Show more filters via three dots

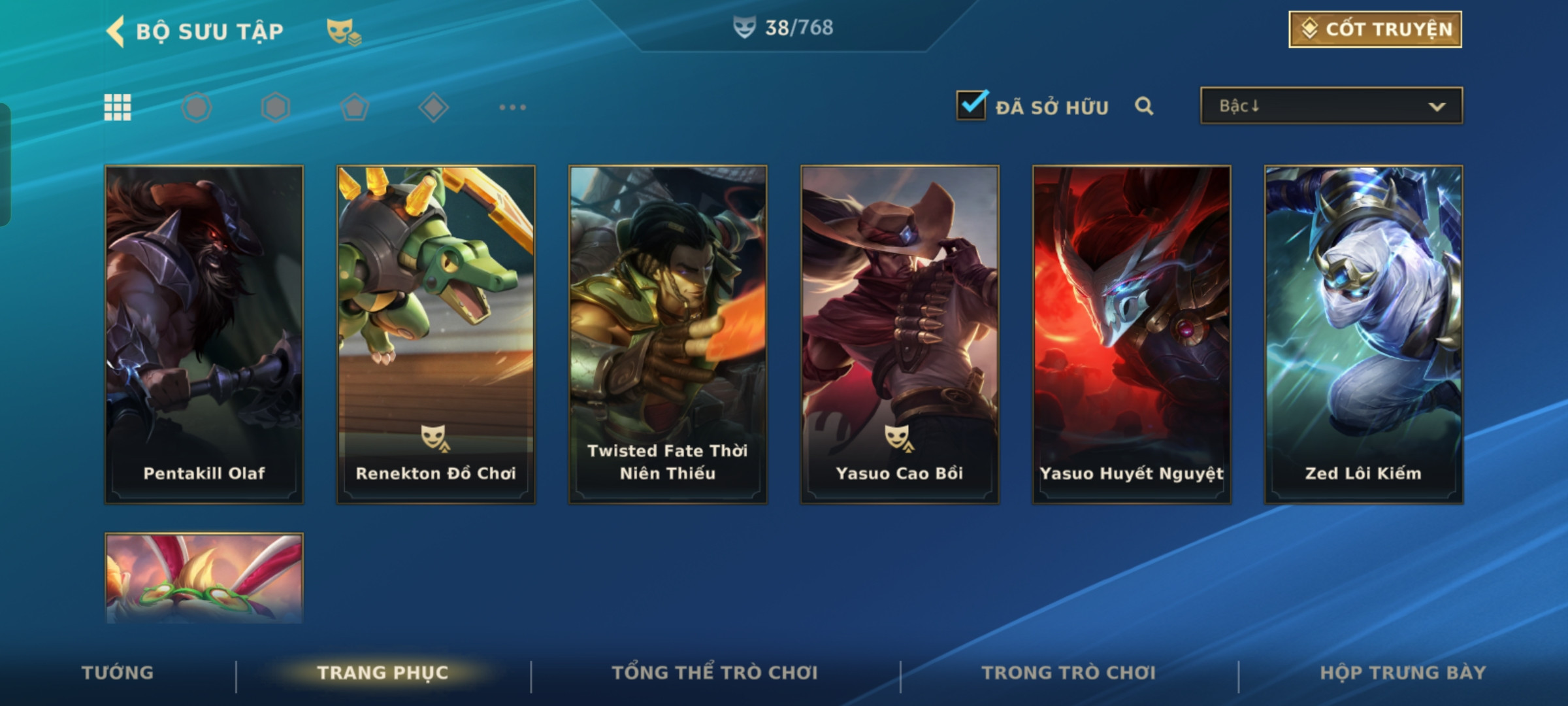512,107
